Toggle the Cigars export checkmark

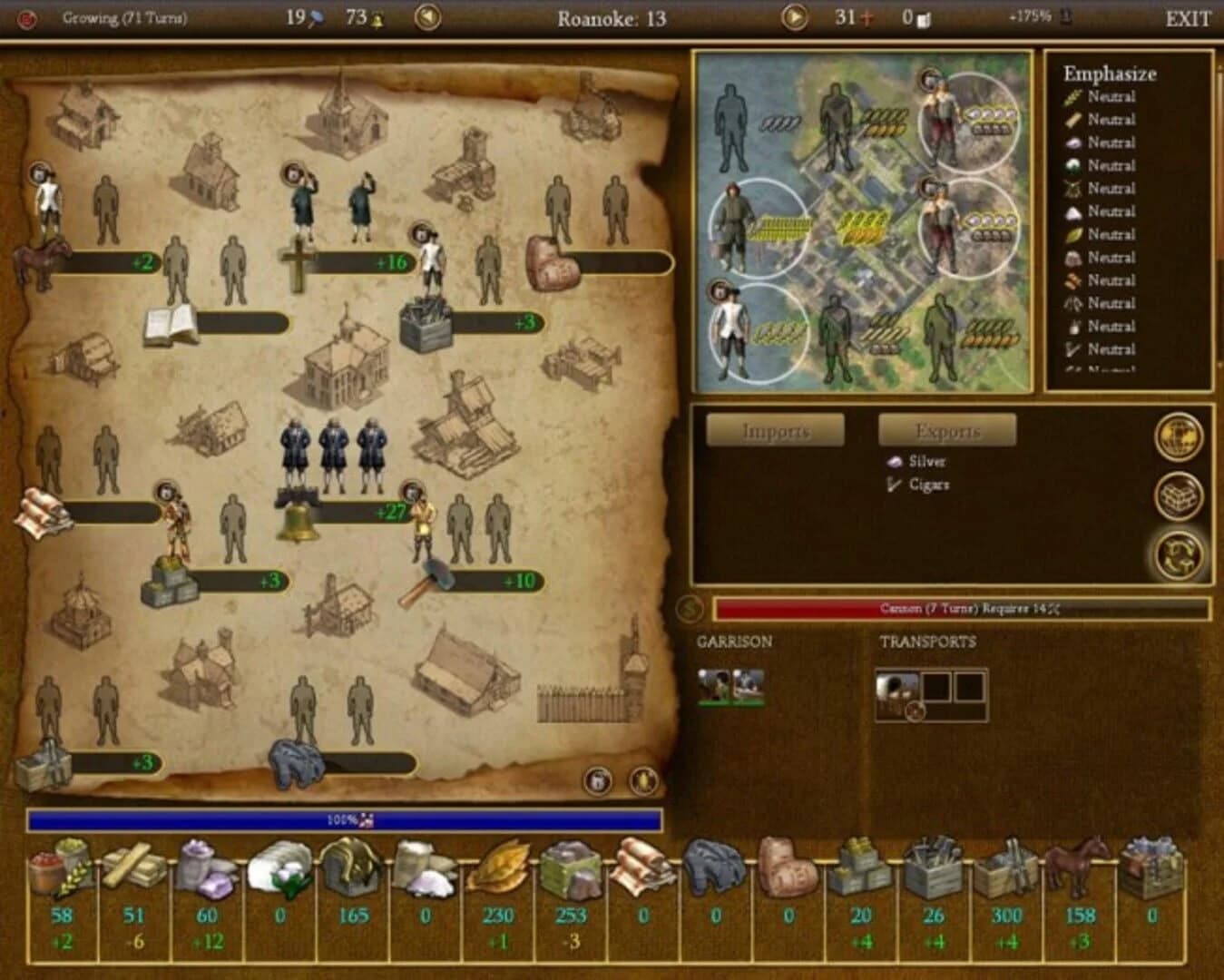pyautogui.click(x=892, y=485)
